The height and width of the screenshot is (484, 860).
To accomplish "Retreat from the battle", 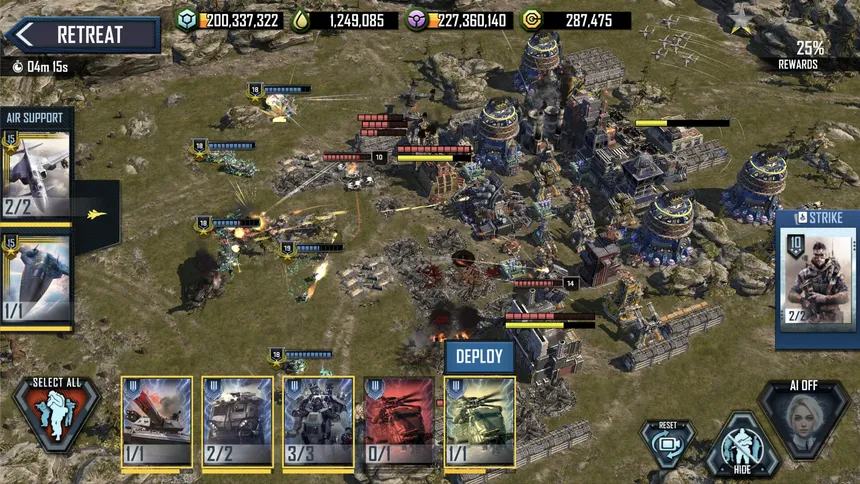I will tap(82, 35).
